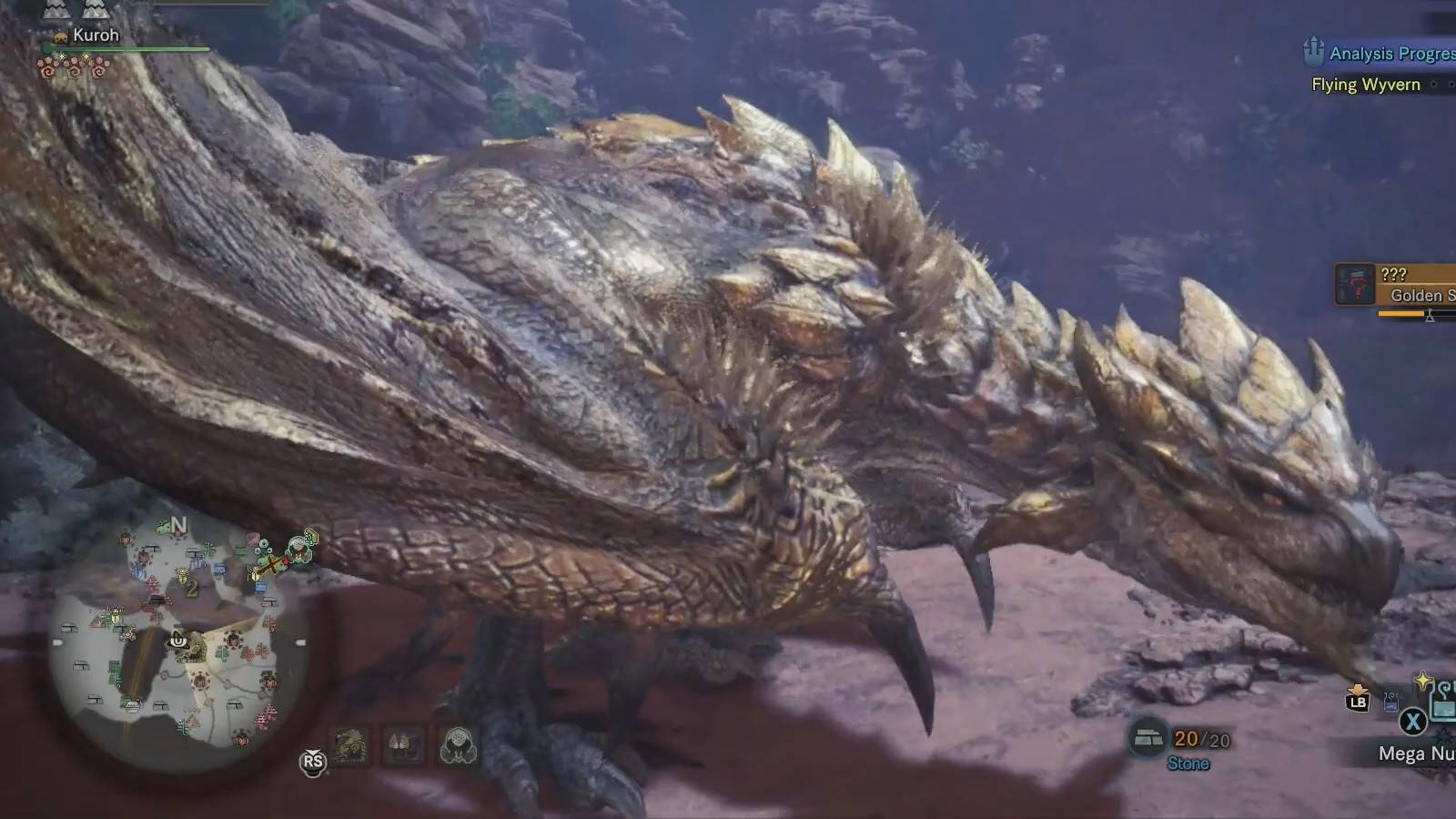The image size is (1456, 819).
Task: Select the slinger ammo pods icon
Action: click(x=403, y=746)
